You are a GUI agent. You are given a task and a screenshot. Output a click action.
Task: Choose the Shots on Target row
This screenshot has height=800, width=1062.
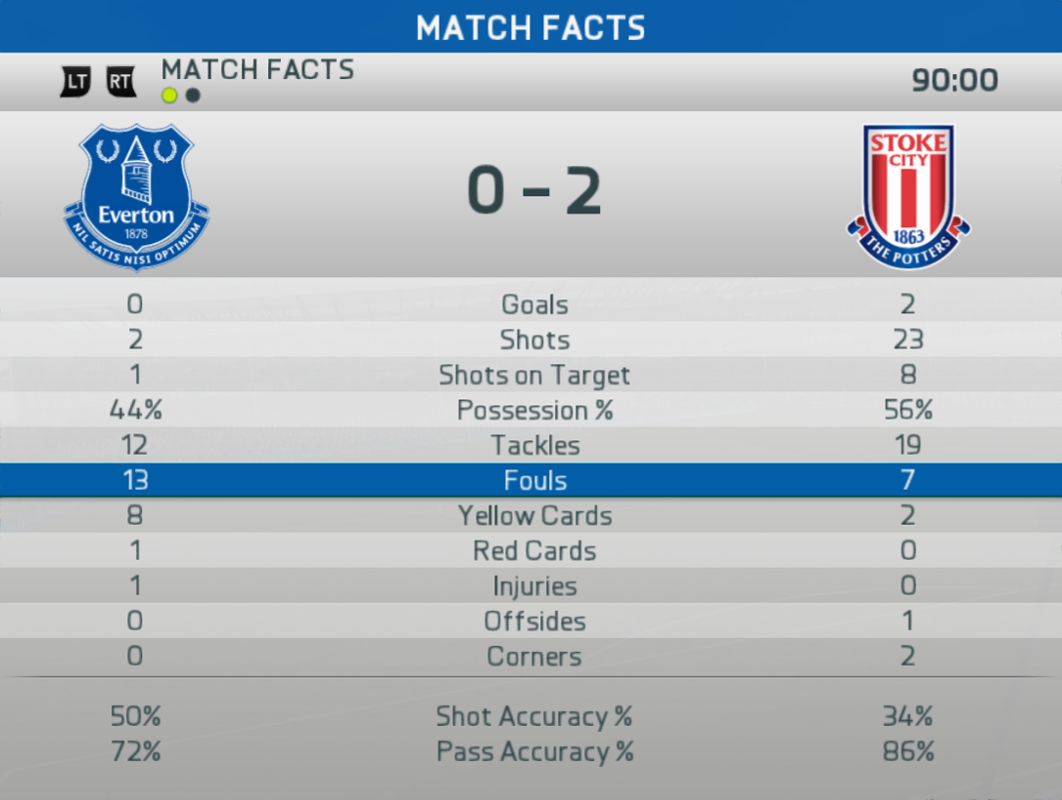click(534, 375)
